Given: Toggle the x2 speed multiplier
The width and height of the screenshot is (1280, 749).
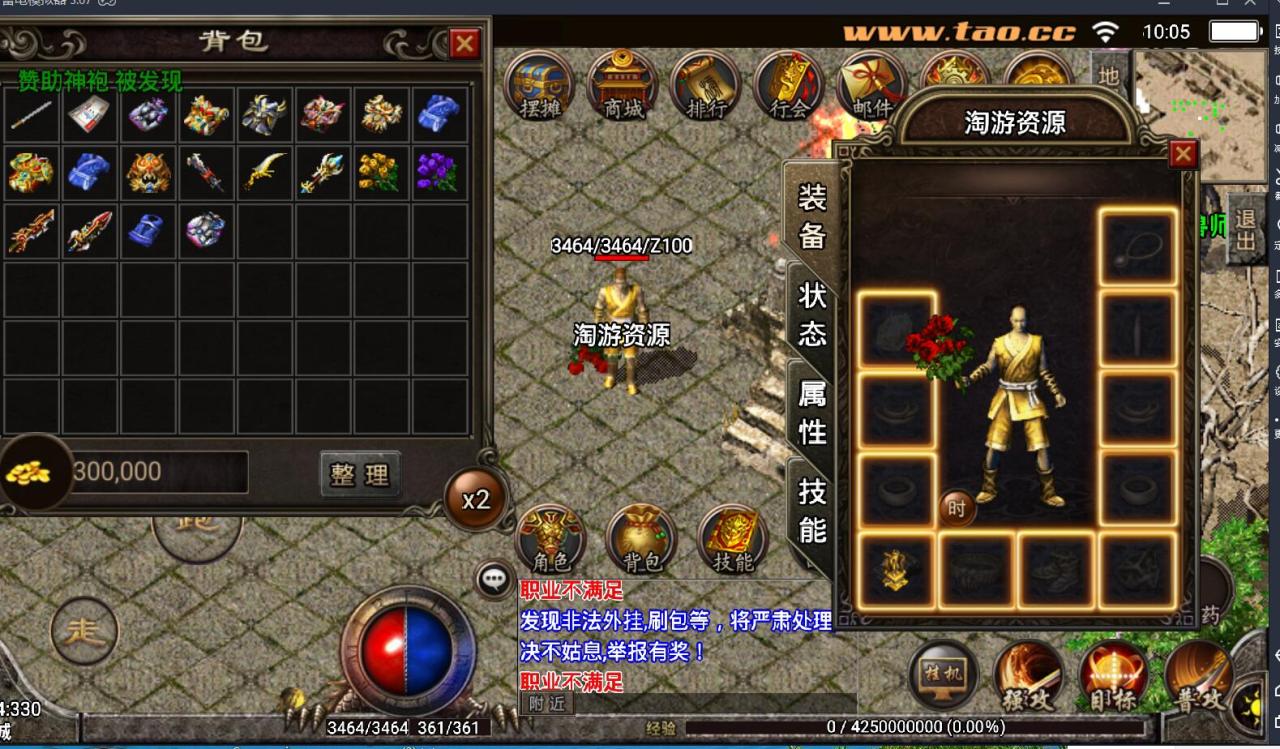Looking at the screenshot, I should click(477, 499).
